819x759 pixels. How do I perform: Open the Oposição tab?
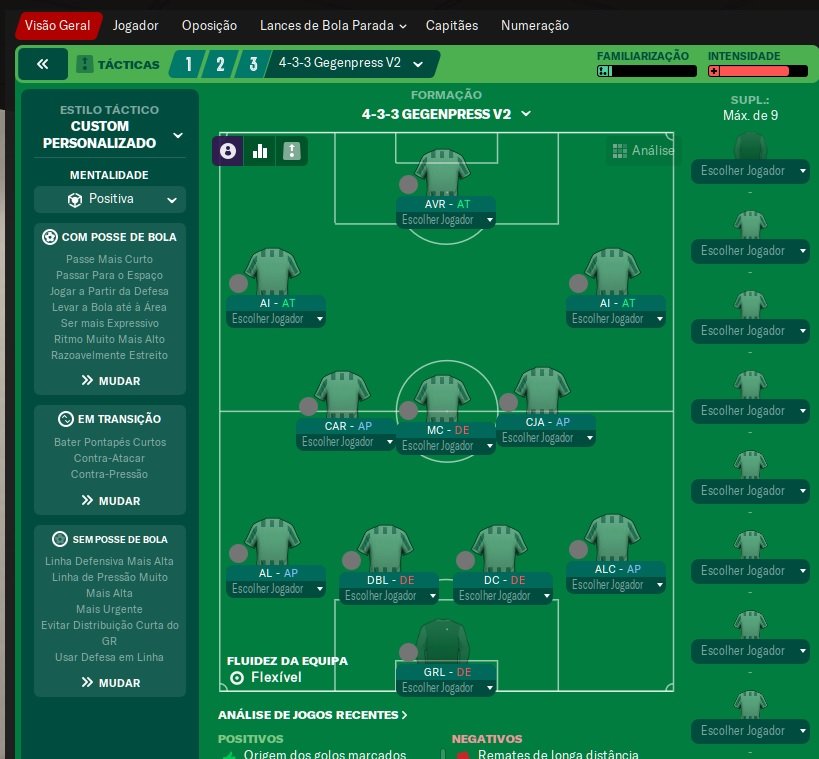pos(209,26)
